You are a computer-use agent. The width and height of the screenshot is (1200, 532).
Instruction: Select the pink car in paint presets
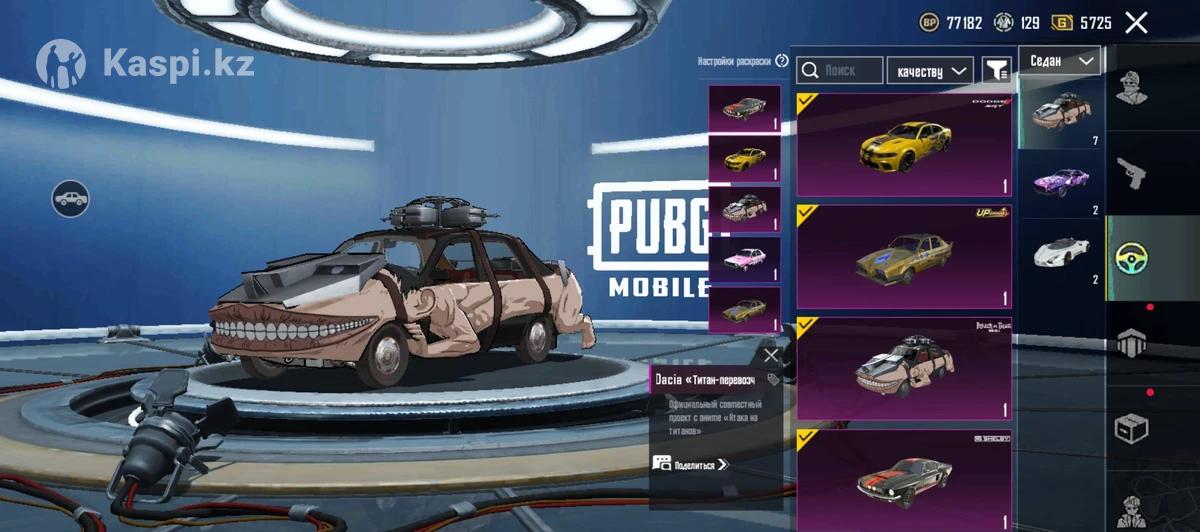[744, 260]
